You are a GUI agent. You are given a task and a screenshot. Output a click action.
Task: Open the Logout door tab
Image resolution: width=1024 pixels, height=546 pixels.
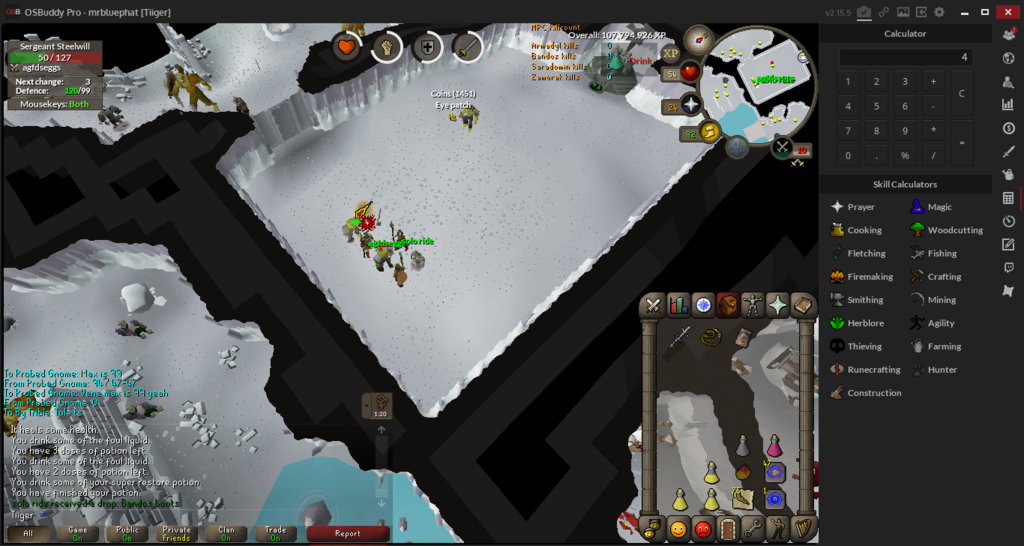point(727,527)
